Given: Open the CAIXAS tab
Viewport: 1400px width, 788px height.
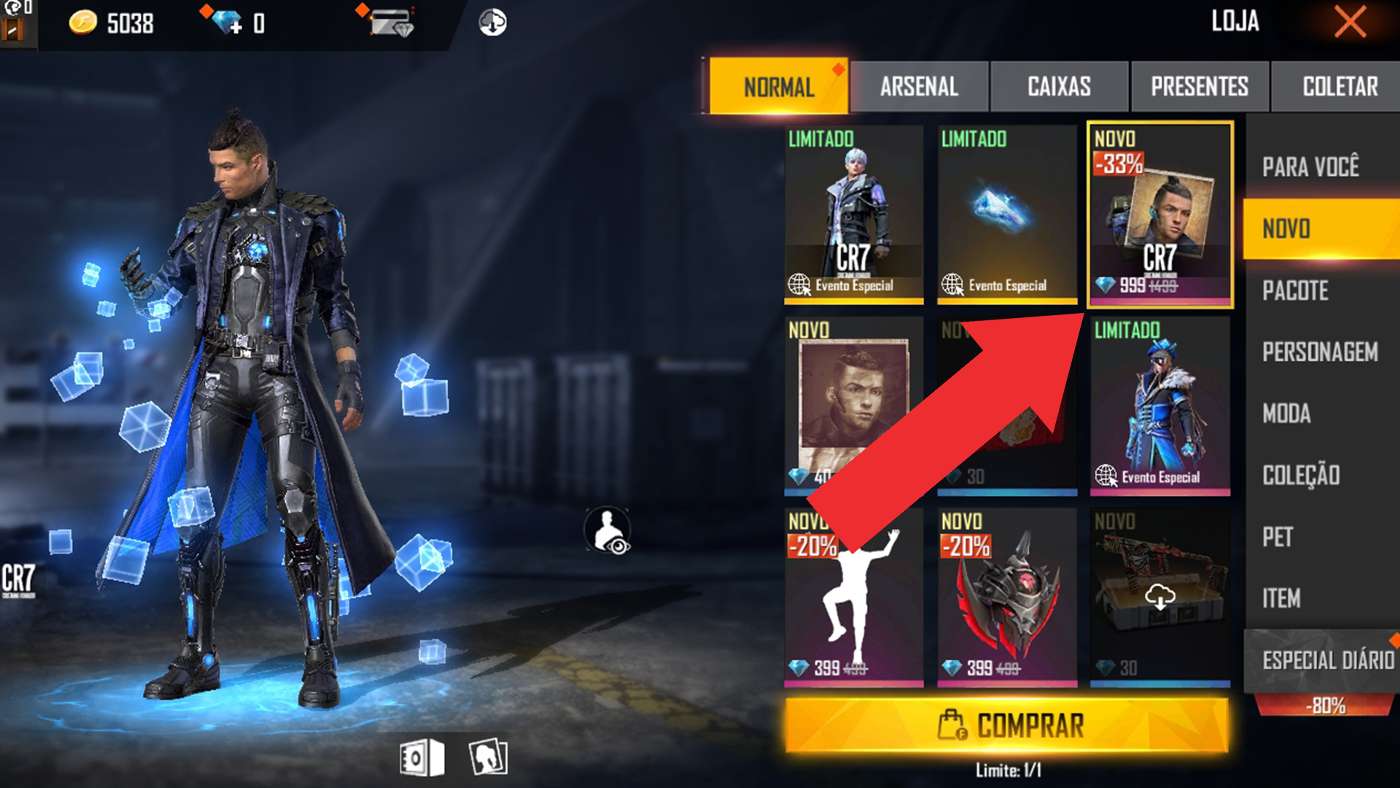Looking at the screenshot, I should [1059, 86].
